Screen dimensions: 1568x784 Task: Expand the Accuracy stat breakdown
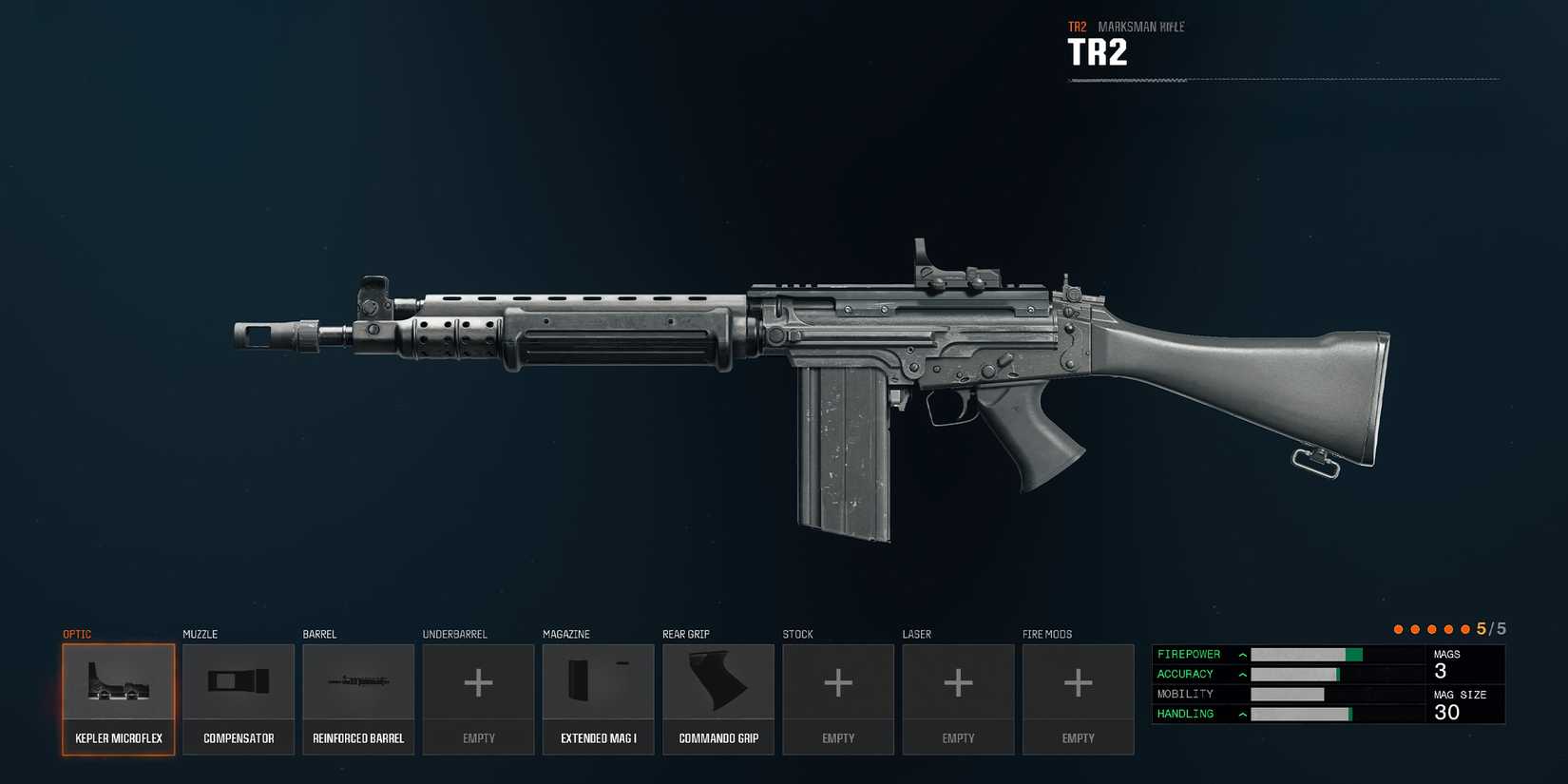1241,674
